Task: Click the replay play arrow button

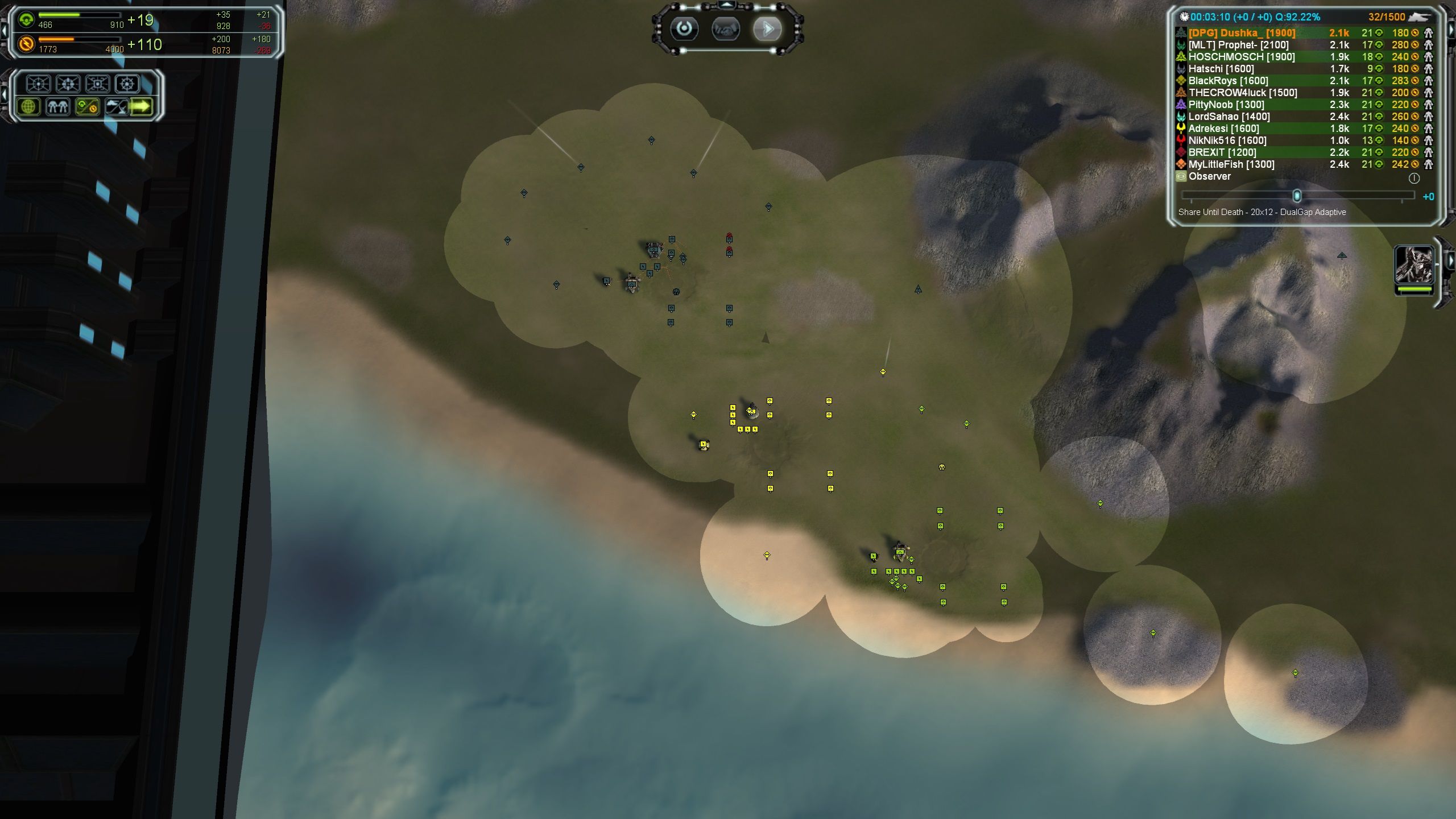Action: click(767, 29)
